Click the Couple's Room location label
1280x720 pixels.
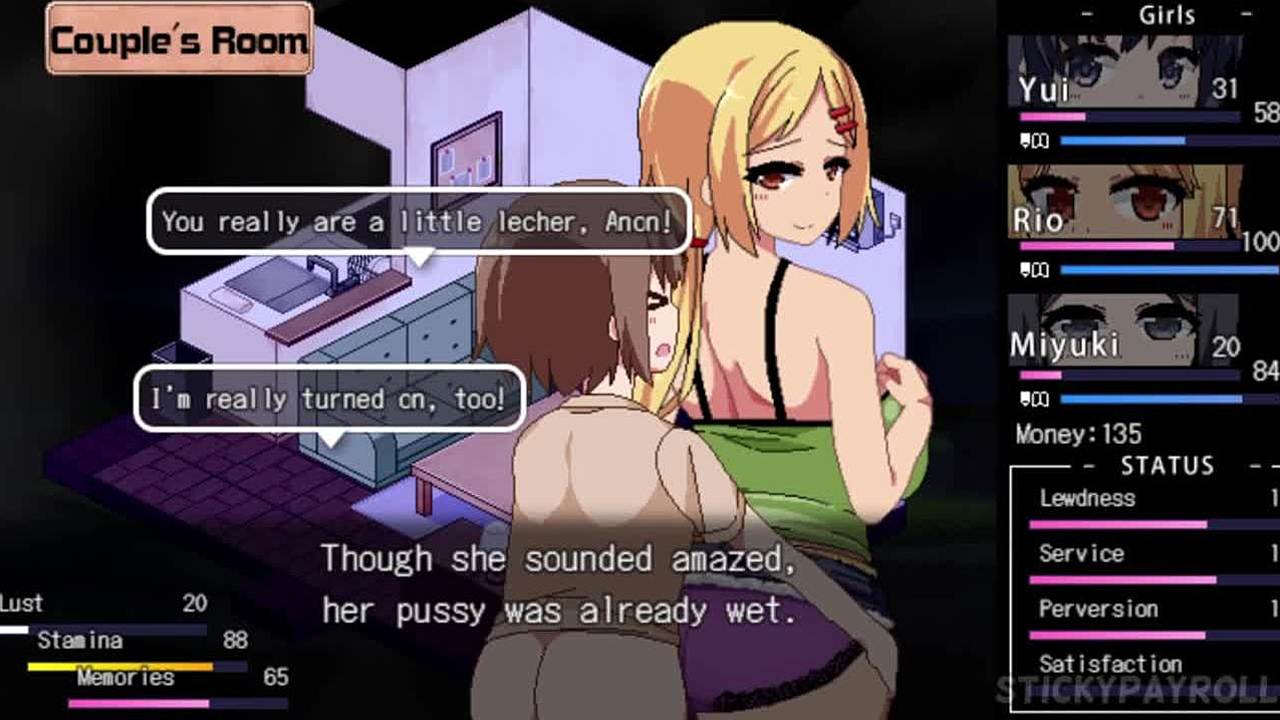pyautogui.click(x=180, y=40)
